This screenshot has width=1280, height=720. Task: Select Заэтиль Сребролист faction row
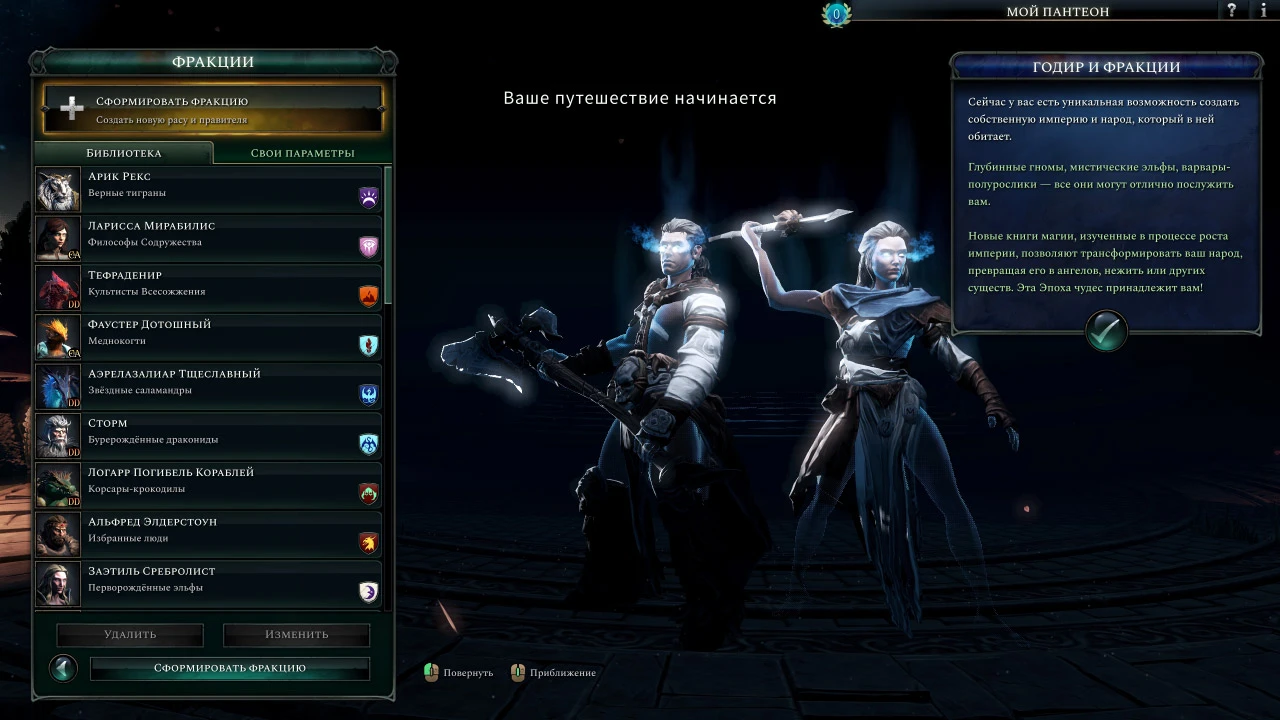click(208, 581)
